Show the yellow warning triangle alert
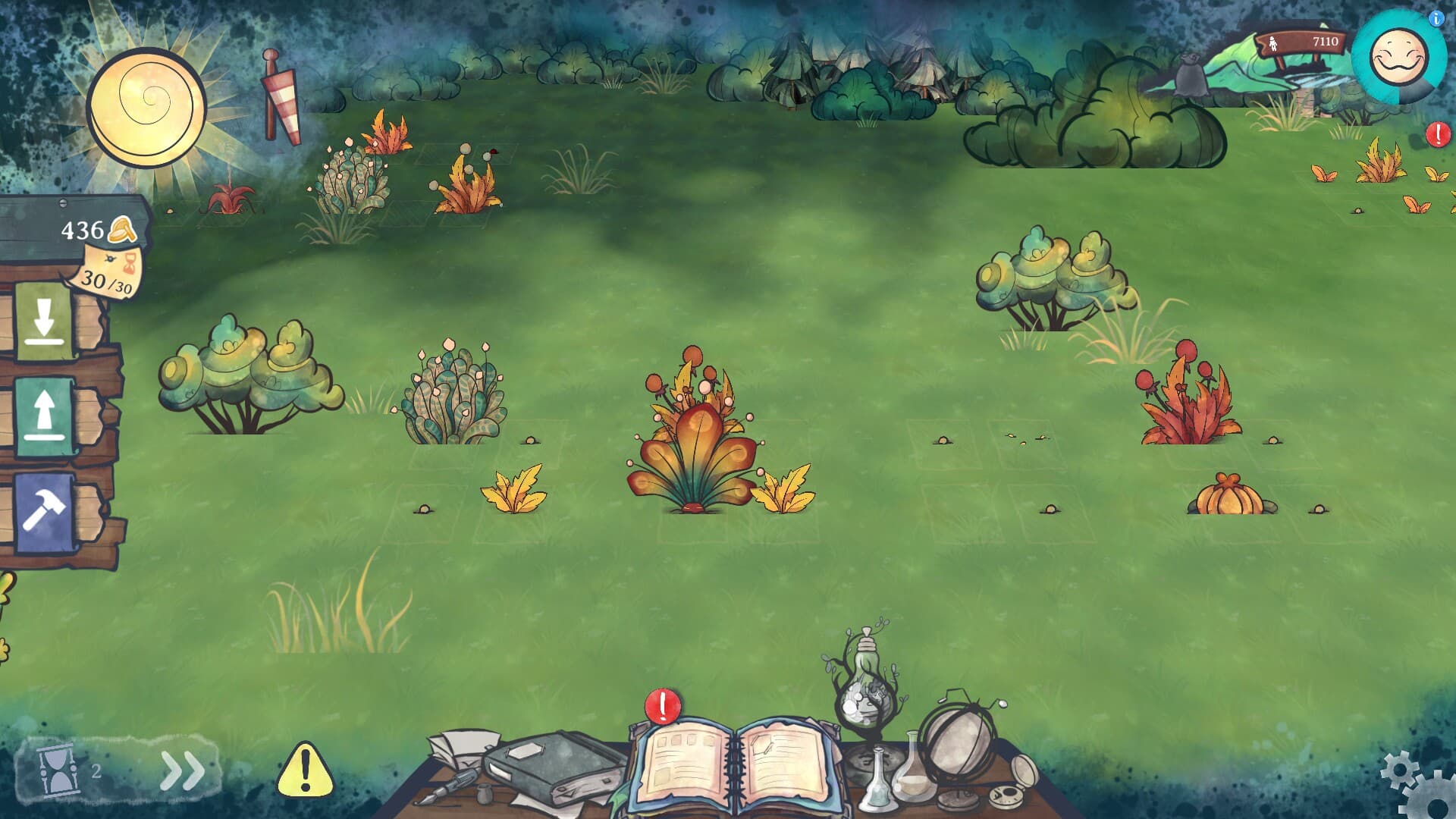Viewport: 1456px width, 819px height. pos(305,770)
